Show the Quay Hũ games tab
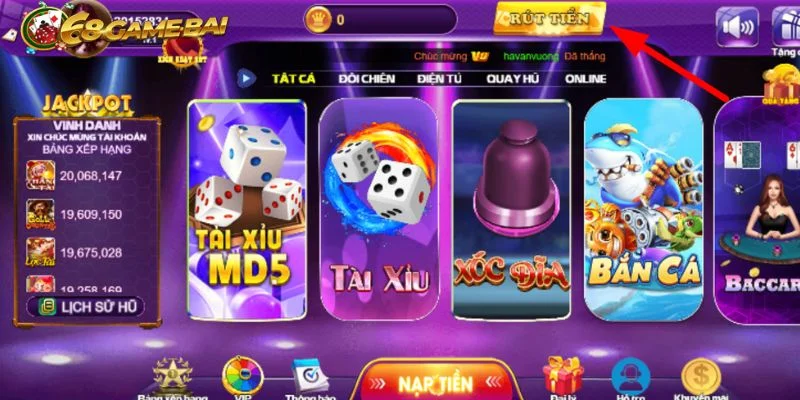The width and height of the screenshot is (800, 400). pyautogui.click(x=517, y=78)
